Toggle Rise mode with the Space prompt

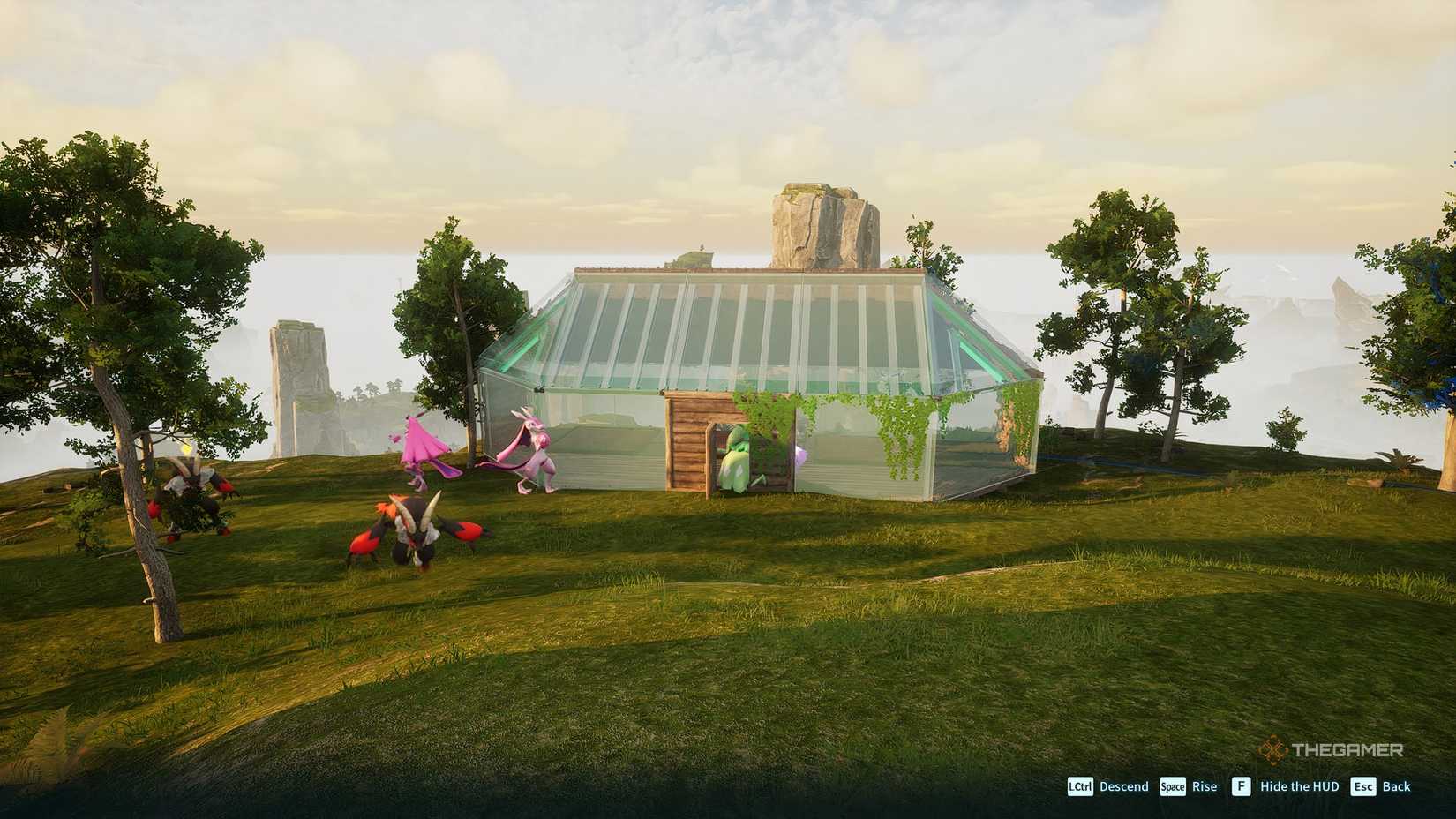(1172, 786)
